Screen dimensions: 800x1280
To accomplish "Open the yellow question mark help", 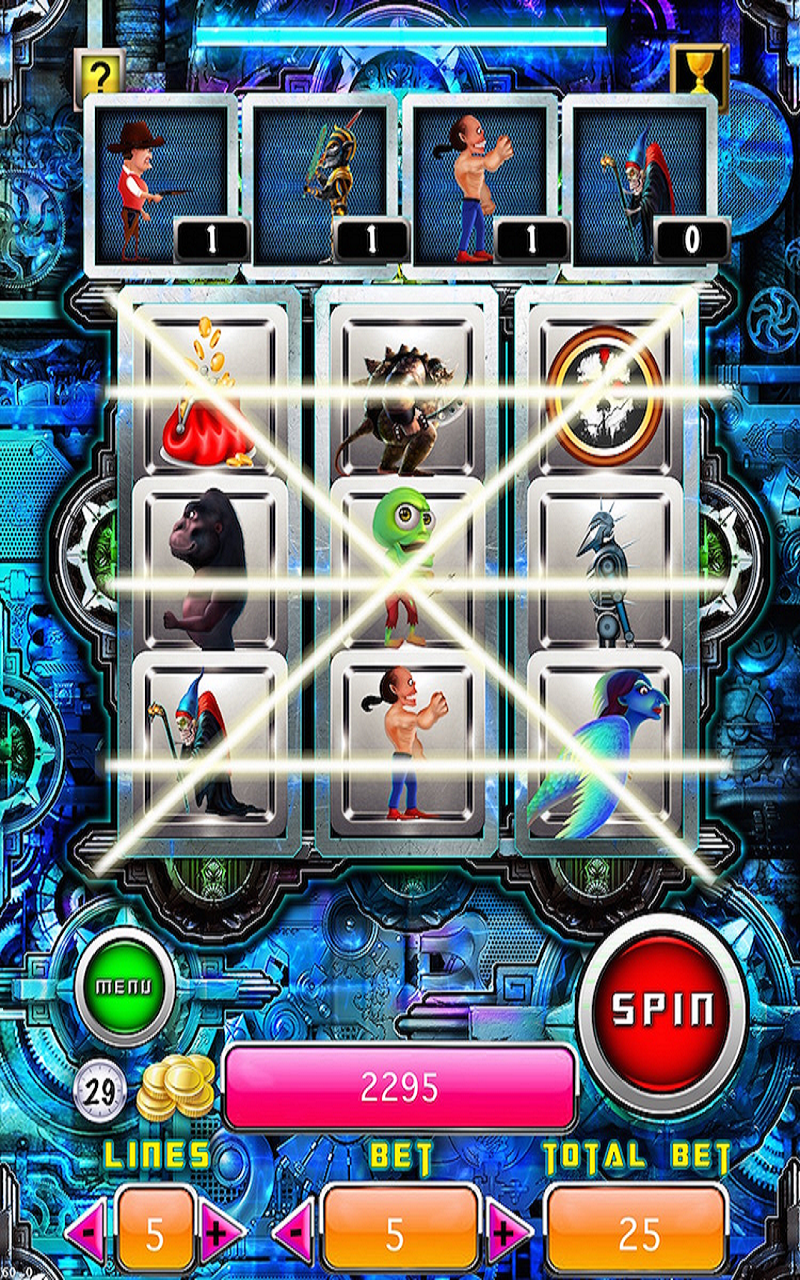I will [x=99, y=72].
